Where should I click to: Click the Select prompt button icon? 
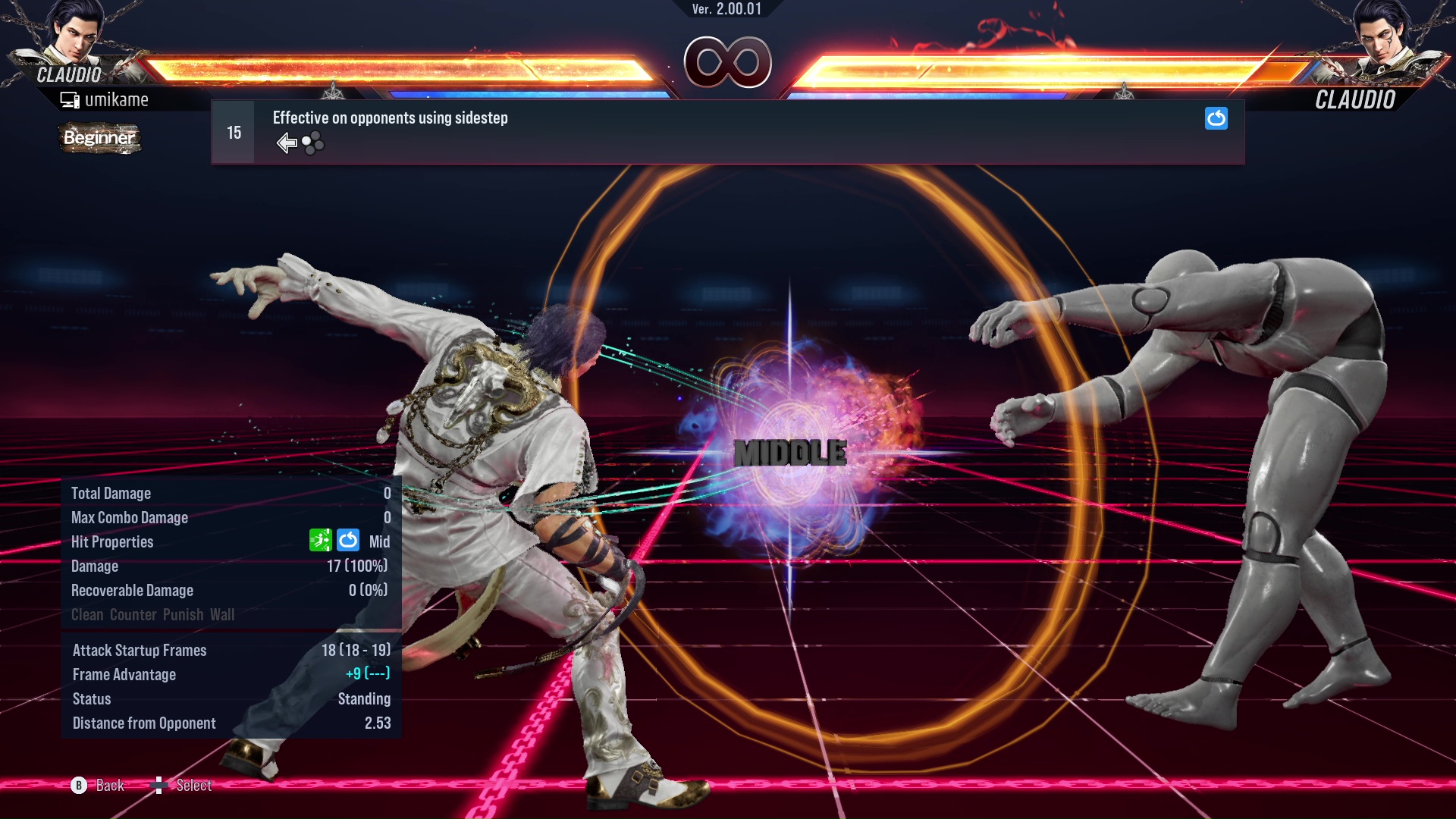pos(160,784)
